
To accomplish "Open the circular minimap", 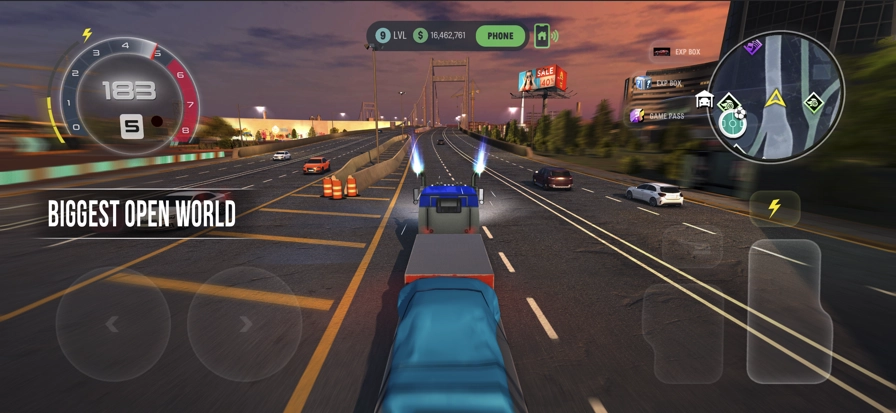I will click(775, 96).
